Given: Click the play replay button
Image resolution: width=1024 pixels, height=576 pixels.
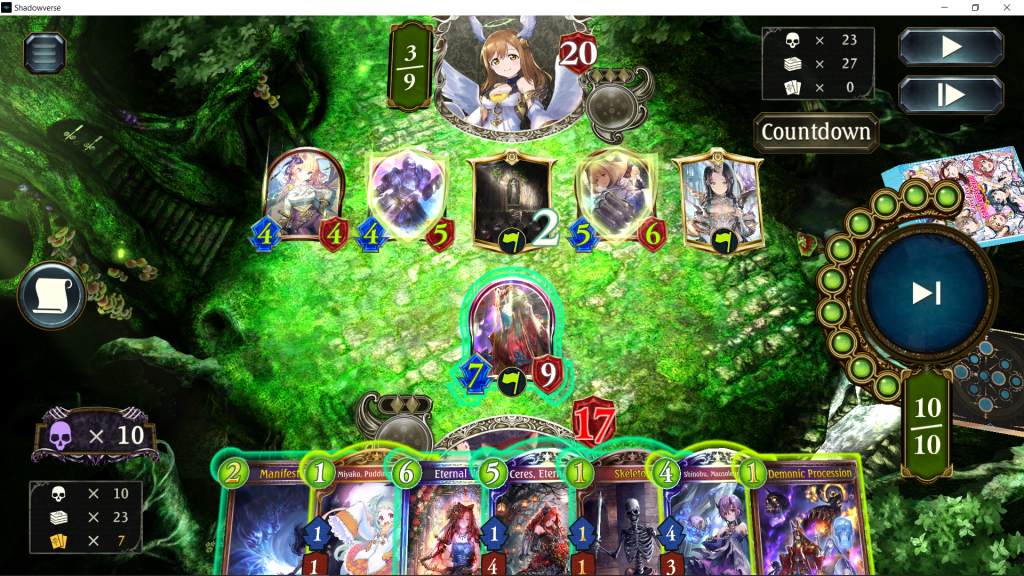Looking at the screenshot, I should (950, 47).
